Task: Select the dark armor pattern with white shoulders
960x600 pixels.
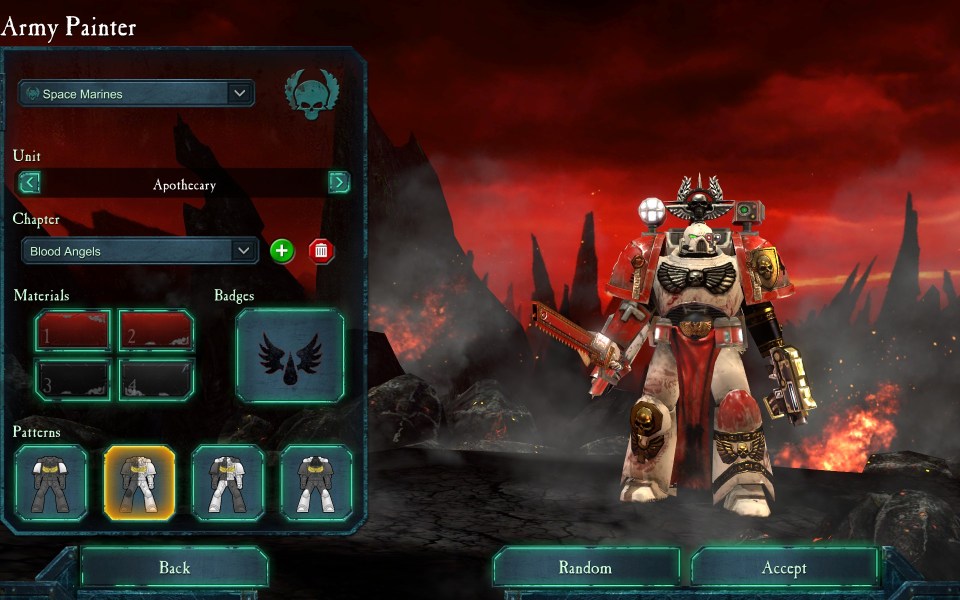Action: point(51,483)
